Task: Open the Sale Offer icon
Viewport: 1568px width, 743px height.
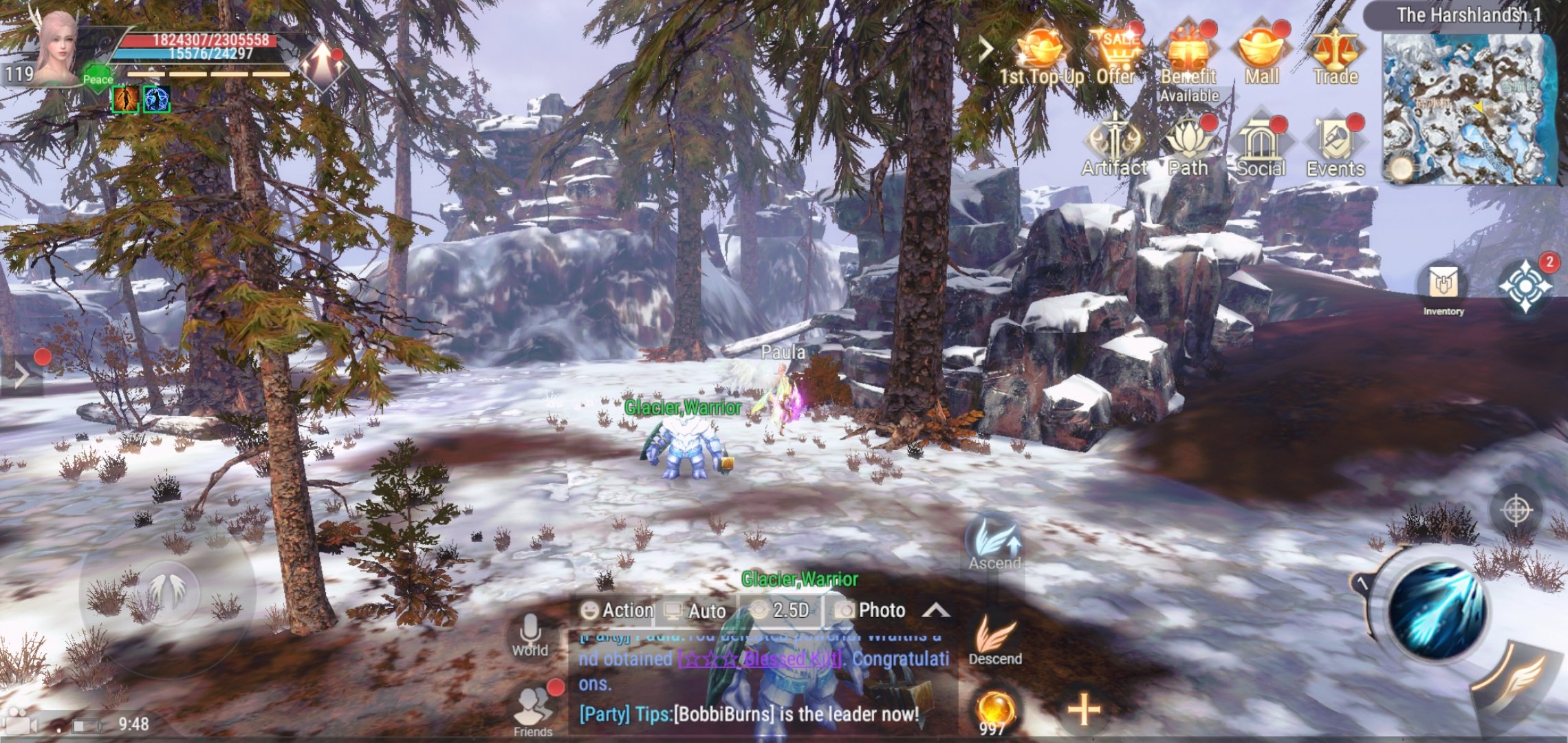Action: [x=1115, y=54]
